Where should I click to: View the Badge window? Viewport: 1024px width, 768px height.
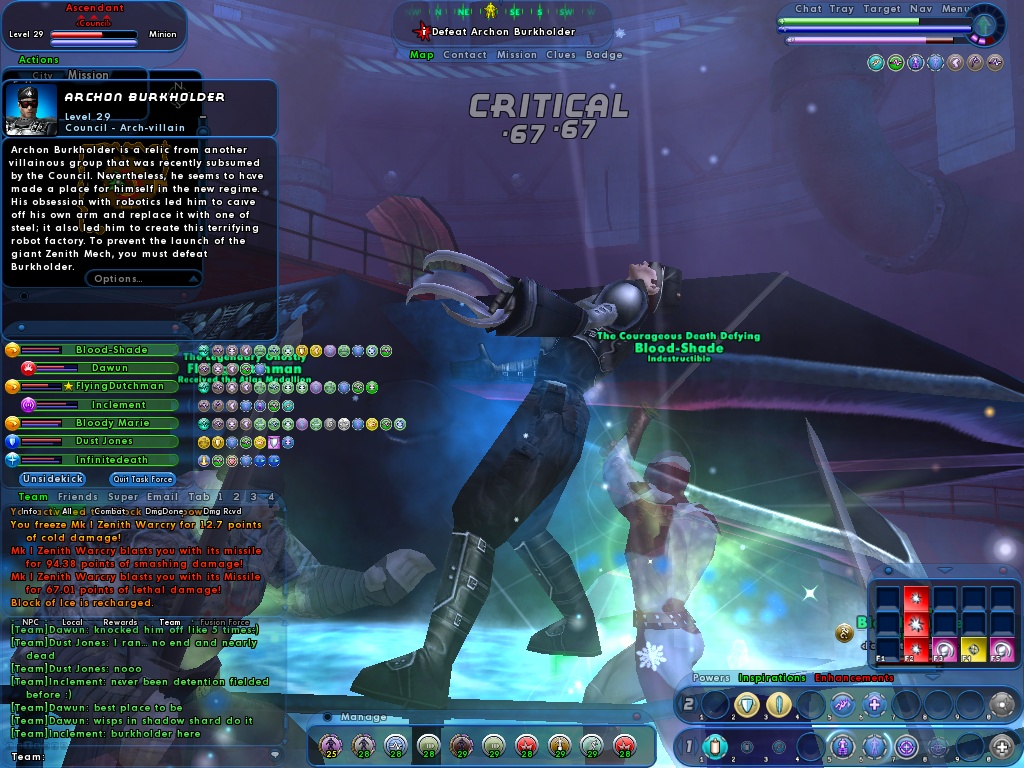pyautogui.click(x=604, y=55)
